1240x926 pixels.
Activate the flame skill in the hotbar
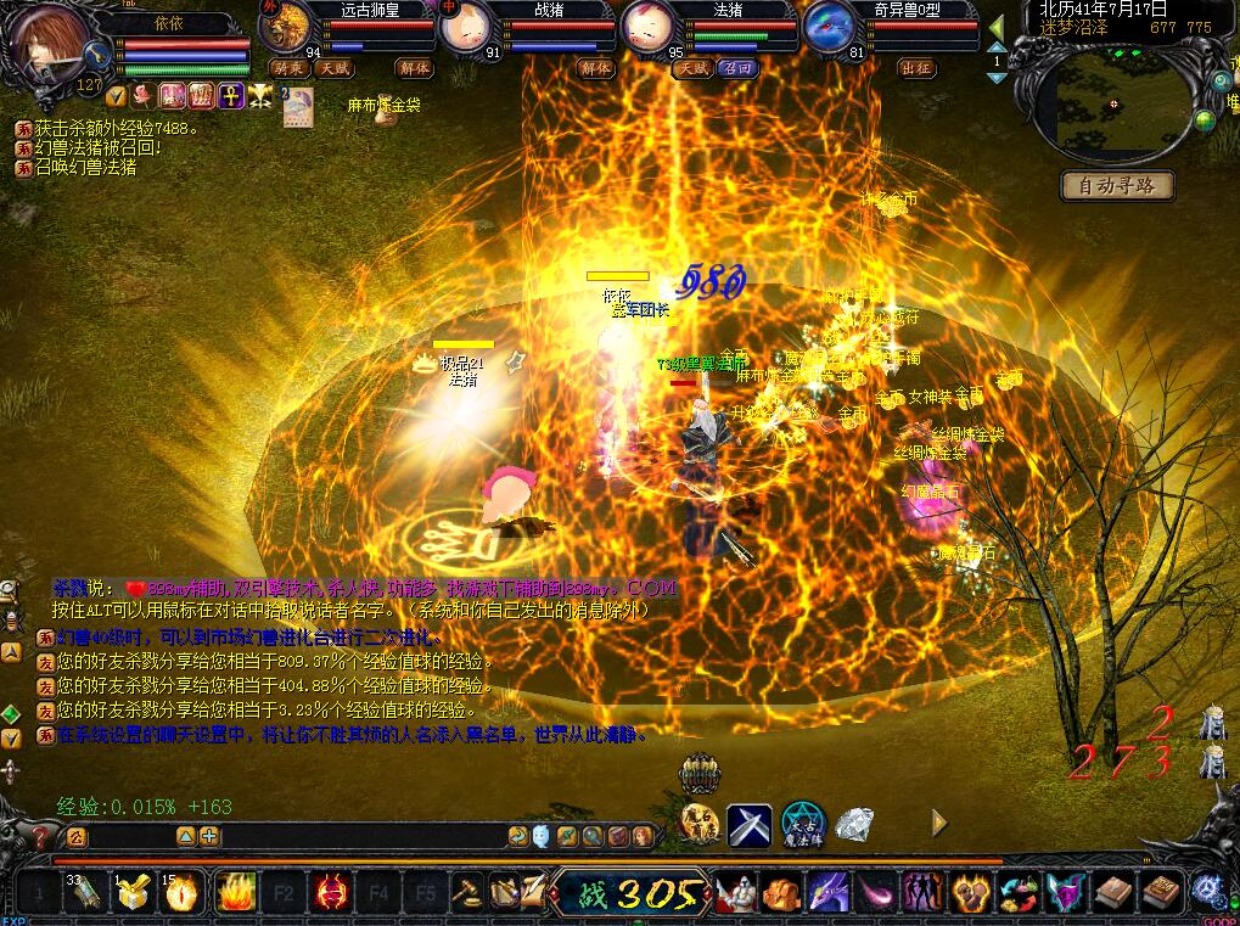coord(236,891)
